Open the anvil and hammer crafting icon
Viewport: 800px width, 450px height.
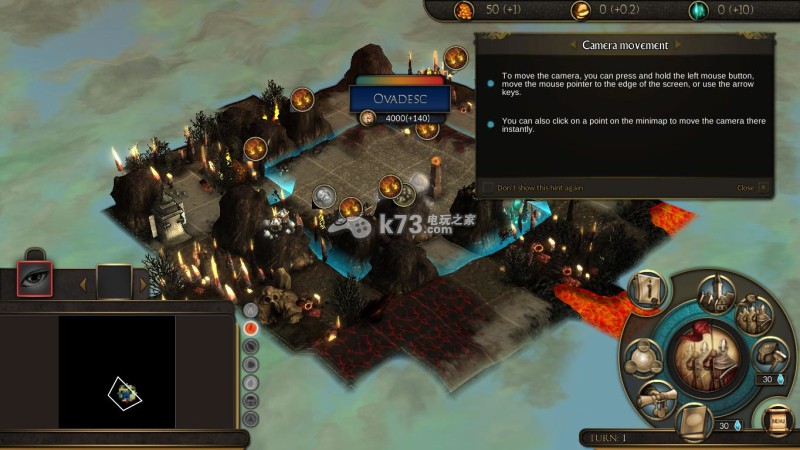click(770, 353)
